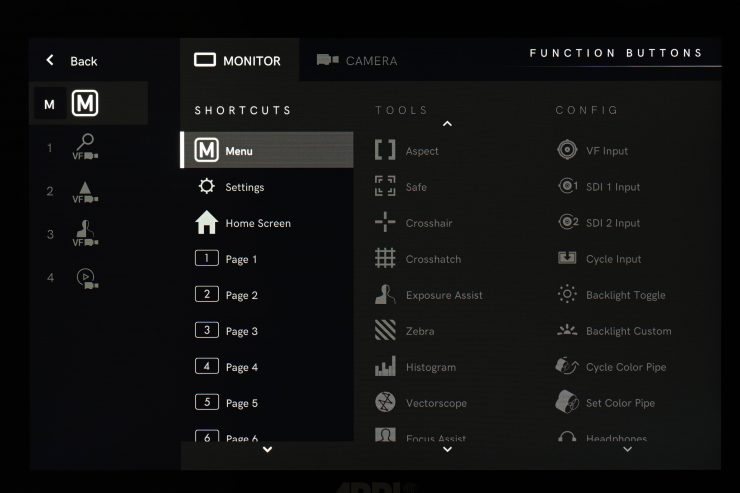Choose Cycle Color Pipe option
740x493 pixels.
(625, 367)
